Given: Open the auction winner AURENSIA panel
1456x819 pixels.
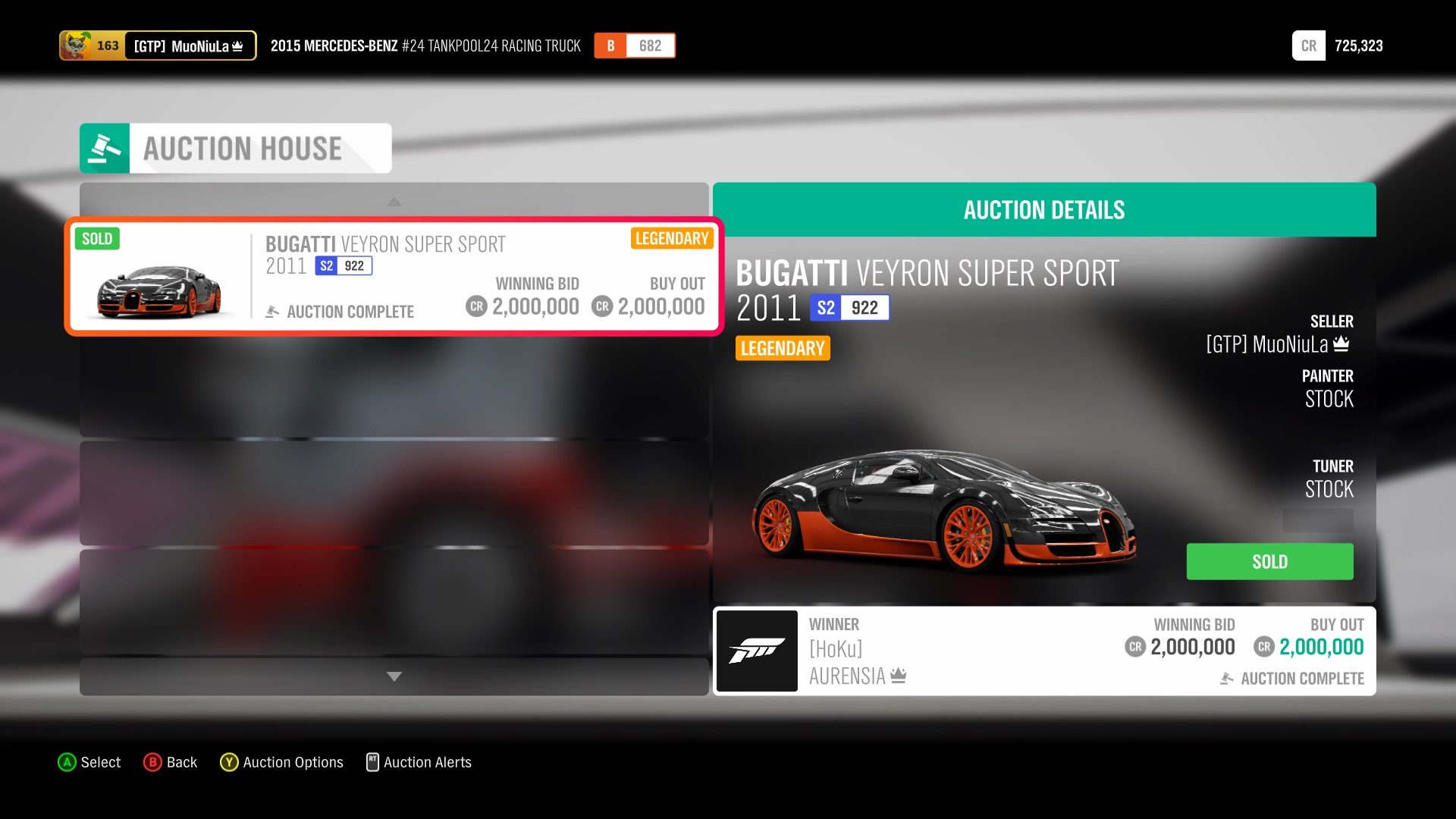Looking at the screenshot, I should coord(1043,651).
